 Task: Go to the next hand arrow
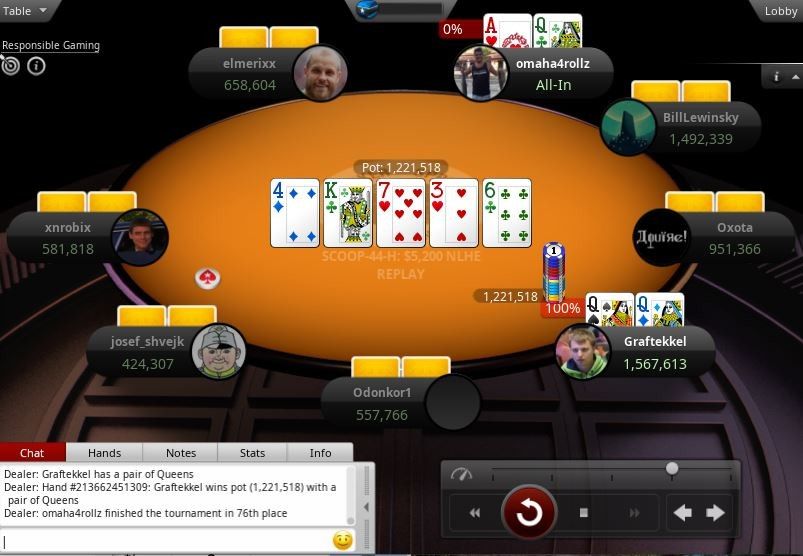tap(716, 513)
